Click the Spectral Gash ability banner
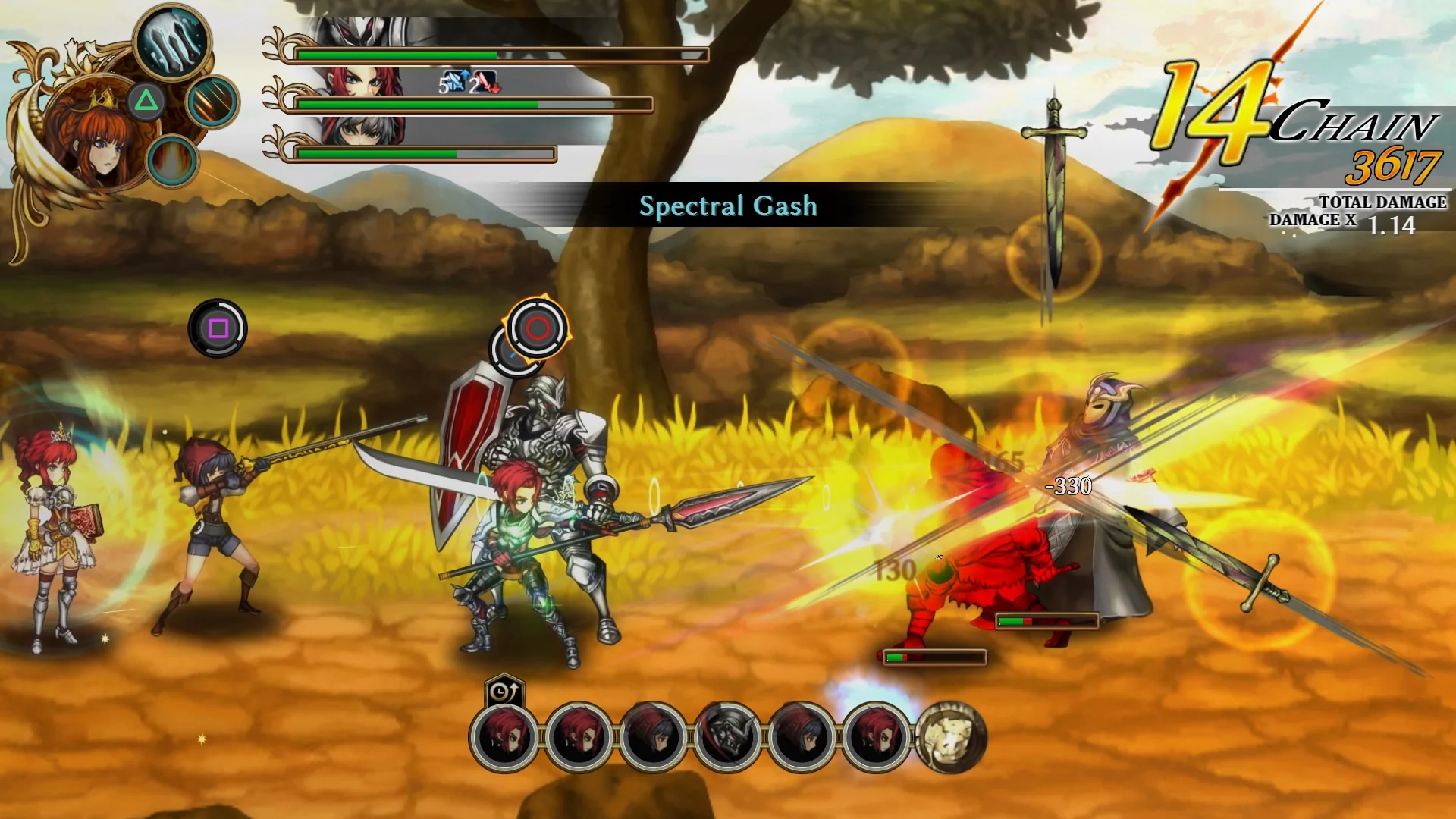The width and height of the screenshot is (1456, 819). coord(730,206)
